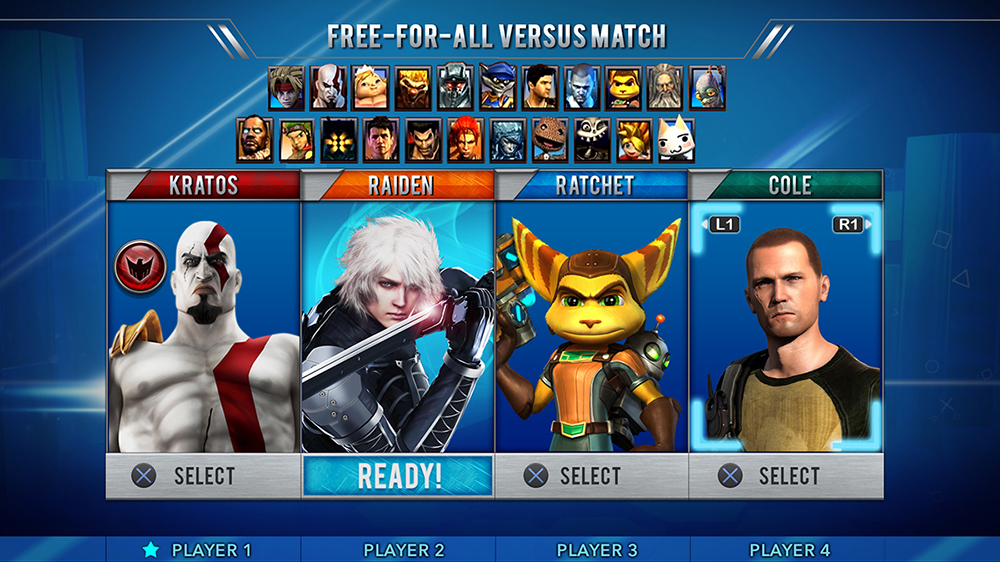Image resolution: width=1000 pixels, height=562 pixels.
Task: Select Zeus's white-bearded portrait
Action: 665,88
